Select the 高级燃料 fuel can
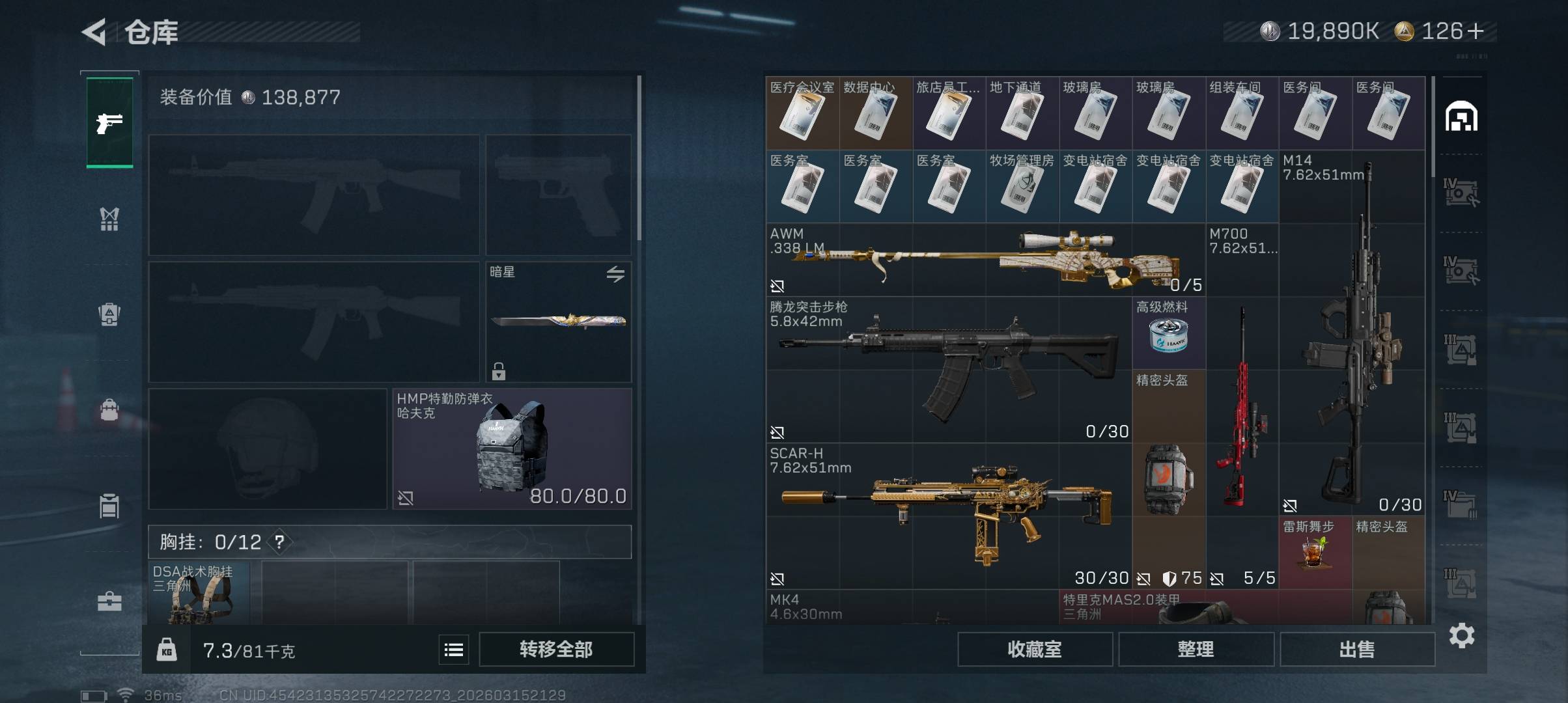 [1169, 333]
